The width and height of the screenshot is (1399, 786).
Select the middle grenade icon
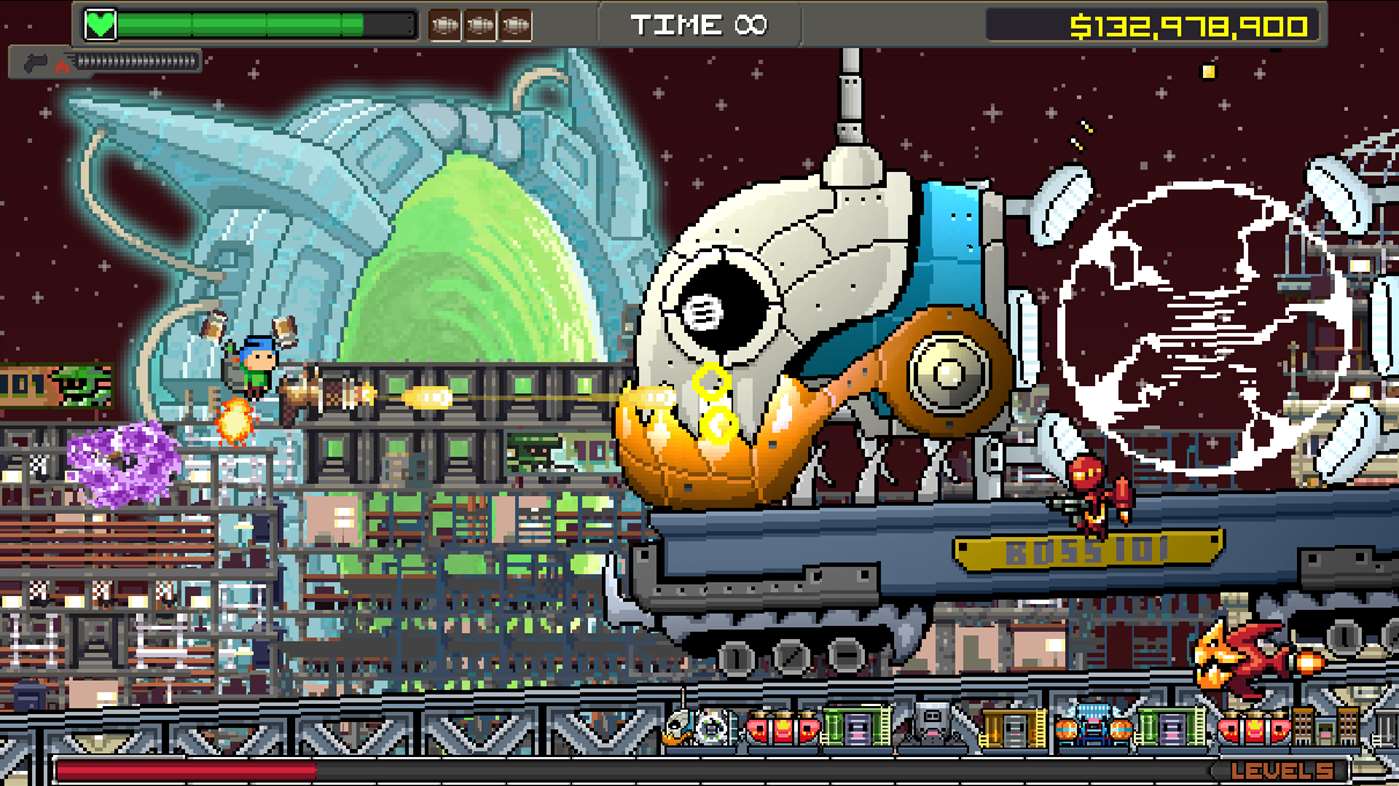[481, 23]
